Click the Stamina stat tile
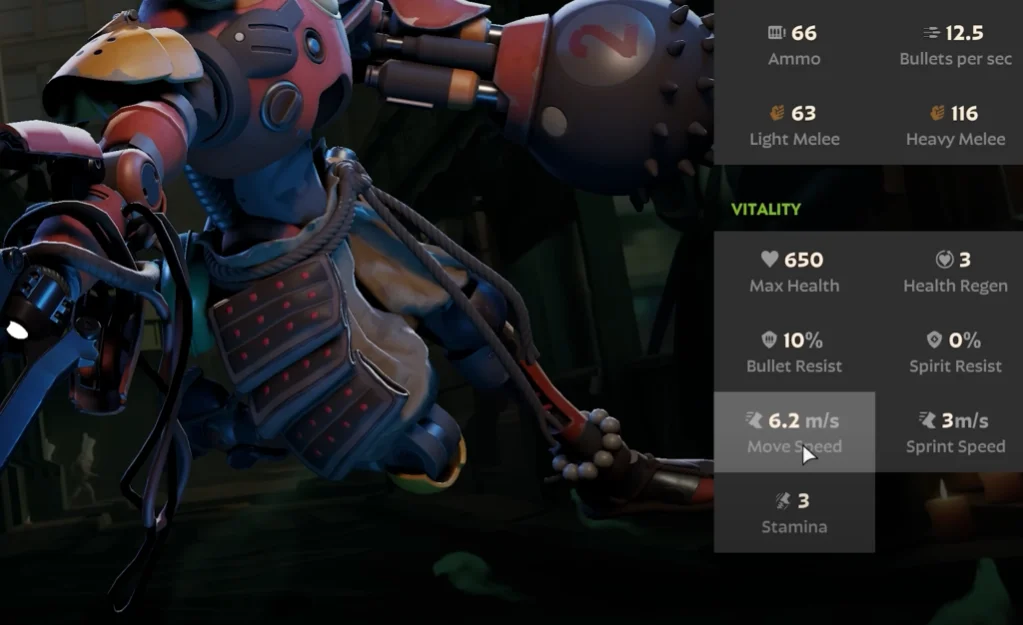The image size is (1023, 625). coord(794,512)
